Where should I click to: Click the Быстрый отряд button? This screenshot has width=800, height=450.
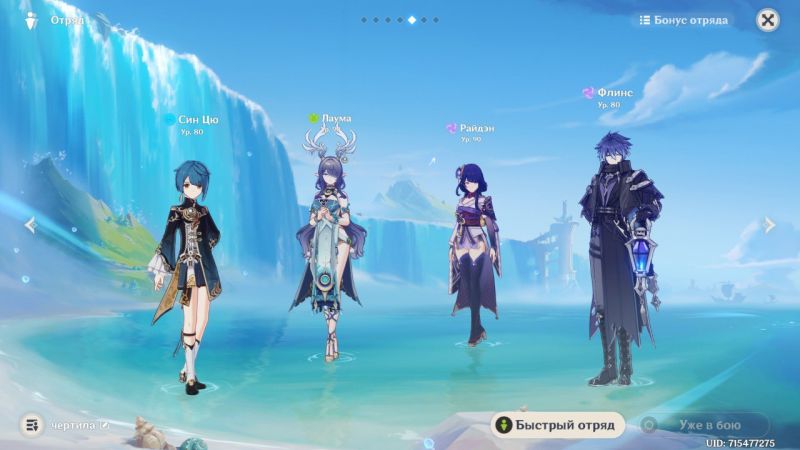point(557,425)
